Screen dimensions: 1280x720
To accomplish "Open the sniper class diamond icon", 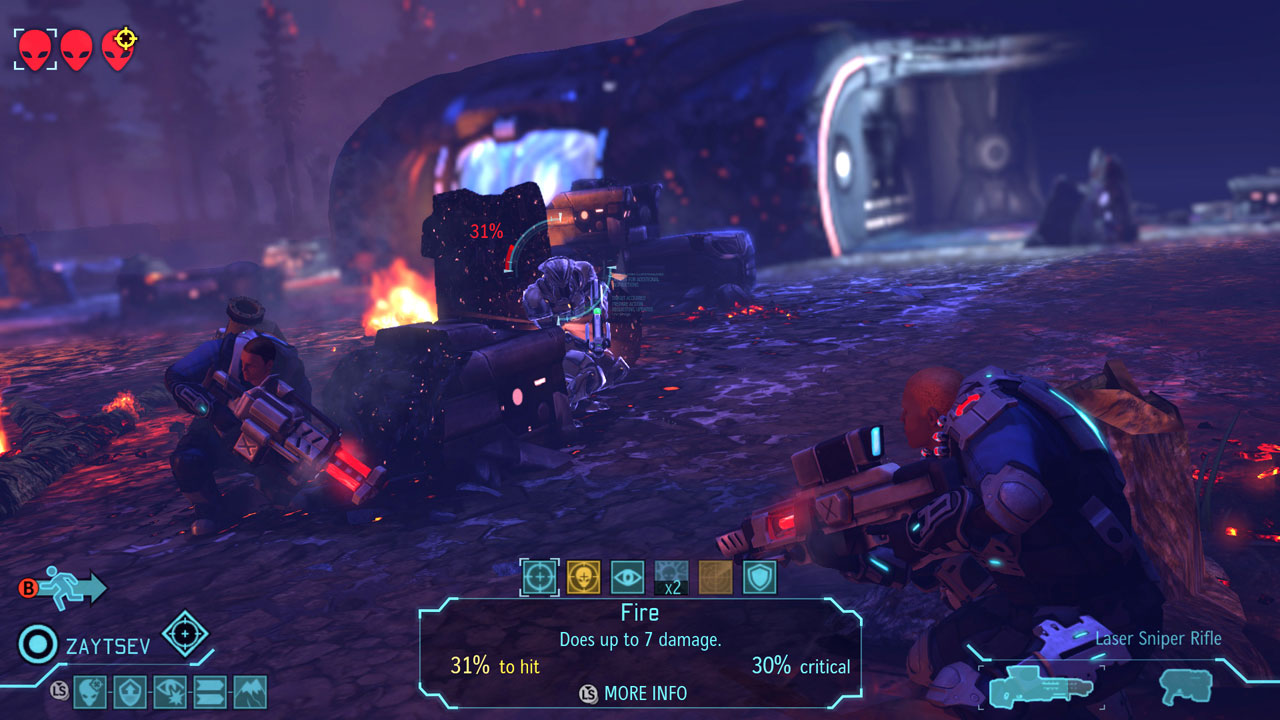I will point(185,633).
